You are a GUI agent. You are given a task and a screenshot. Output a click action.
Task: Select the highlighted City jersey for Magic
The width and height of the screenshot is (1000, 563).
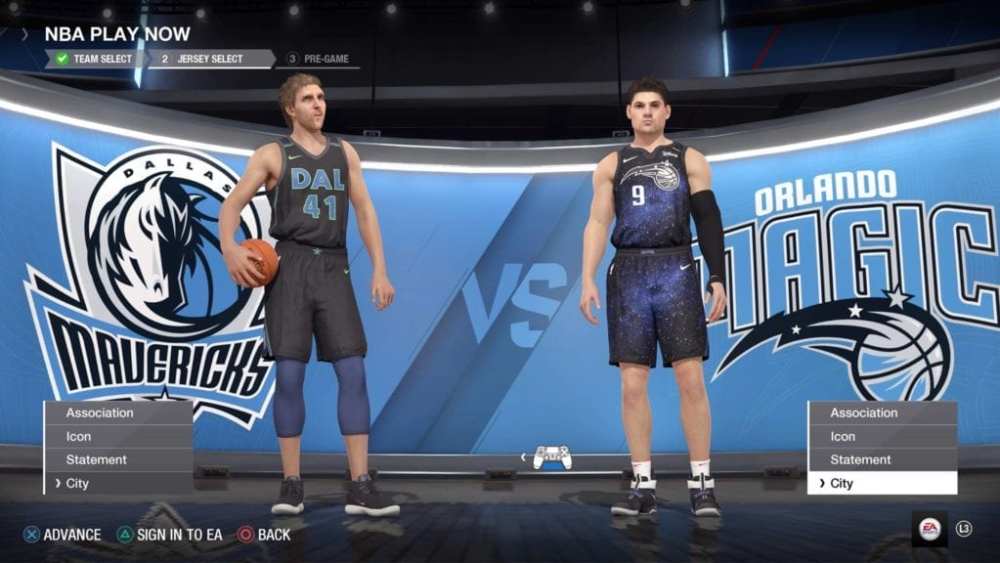[x=882, y=484]
